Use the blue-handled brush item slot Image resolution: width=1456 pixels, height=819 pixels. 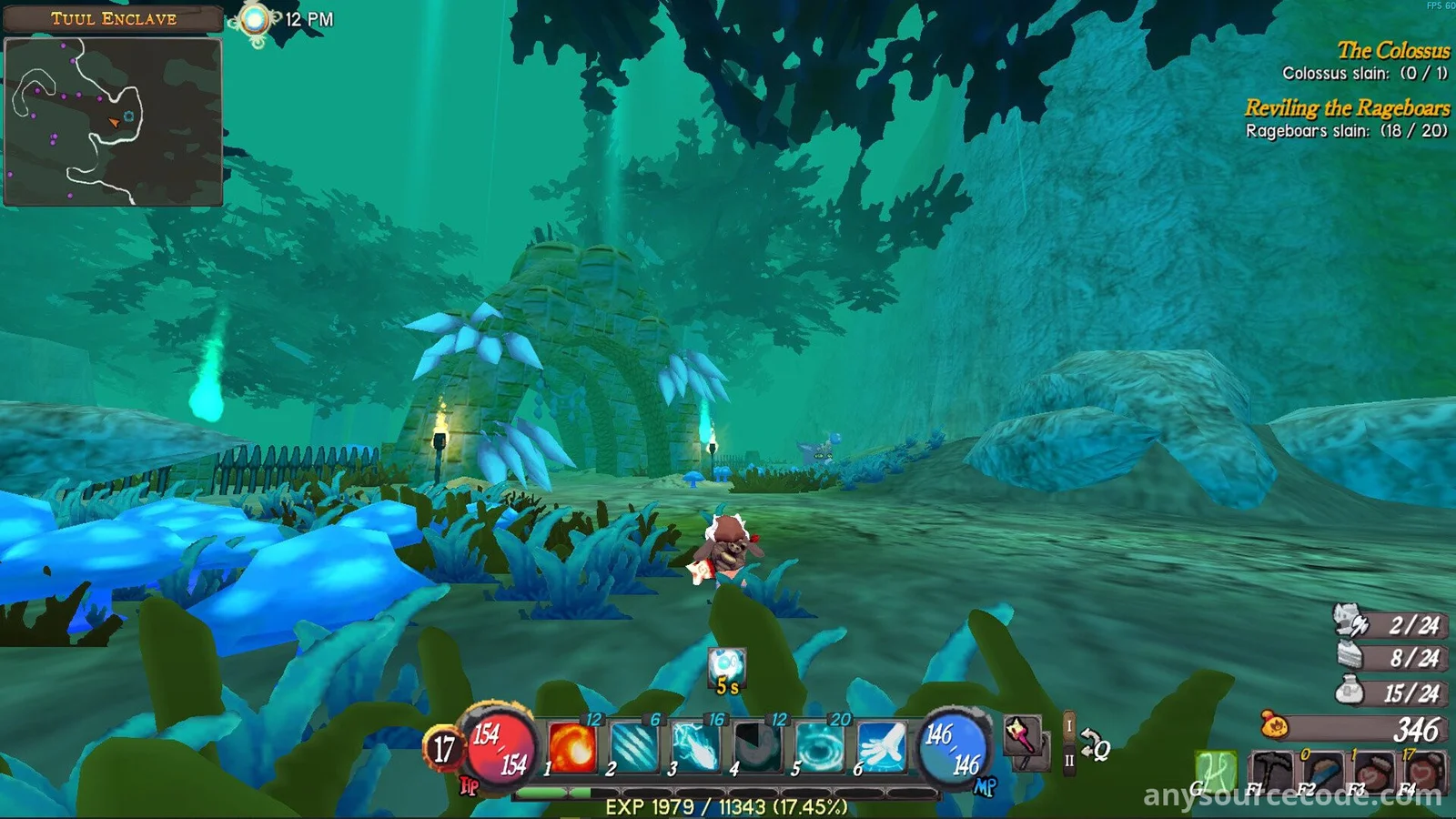point(1322,773)
